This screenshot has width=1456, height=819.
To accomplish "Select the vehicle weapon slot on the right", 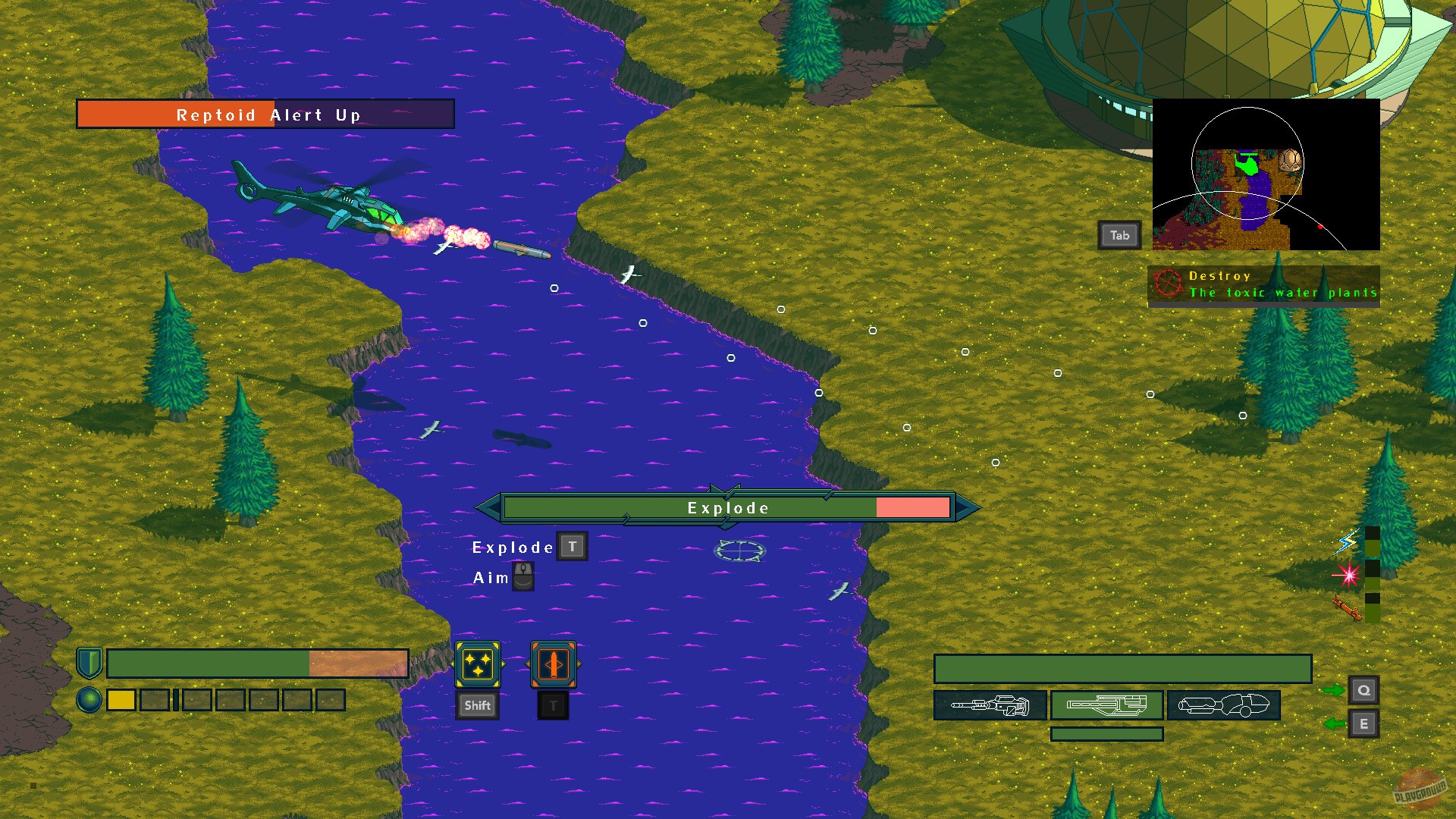I will 1225,705.
